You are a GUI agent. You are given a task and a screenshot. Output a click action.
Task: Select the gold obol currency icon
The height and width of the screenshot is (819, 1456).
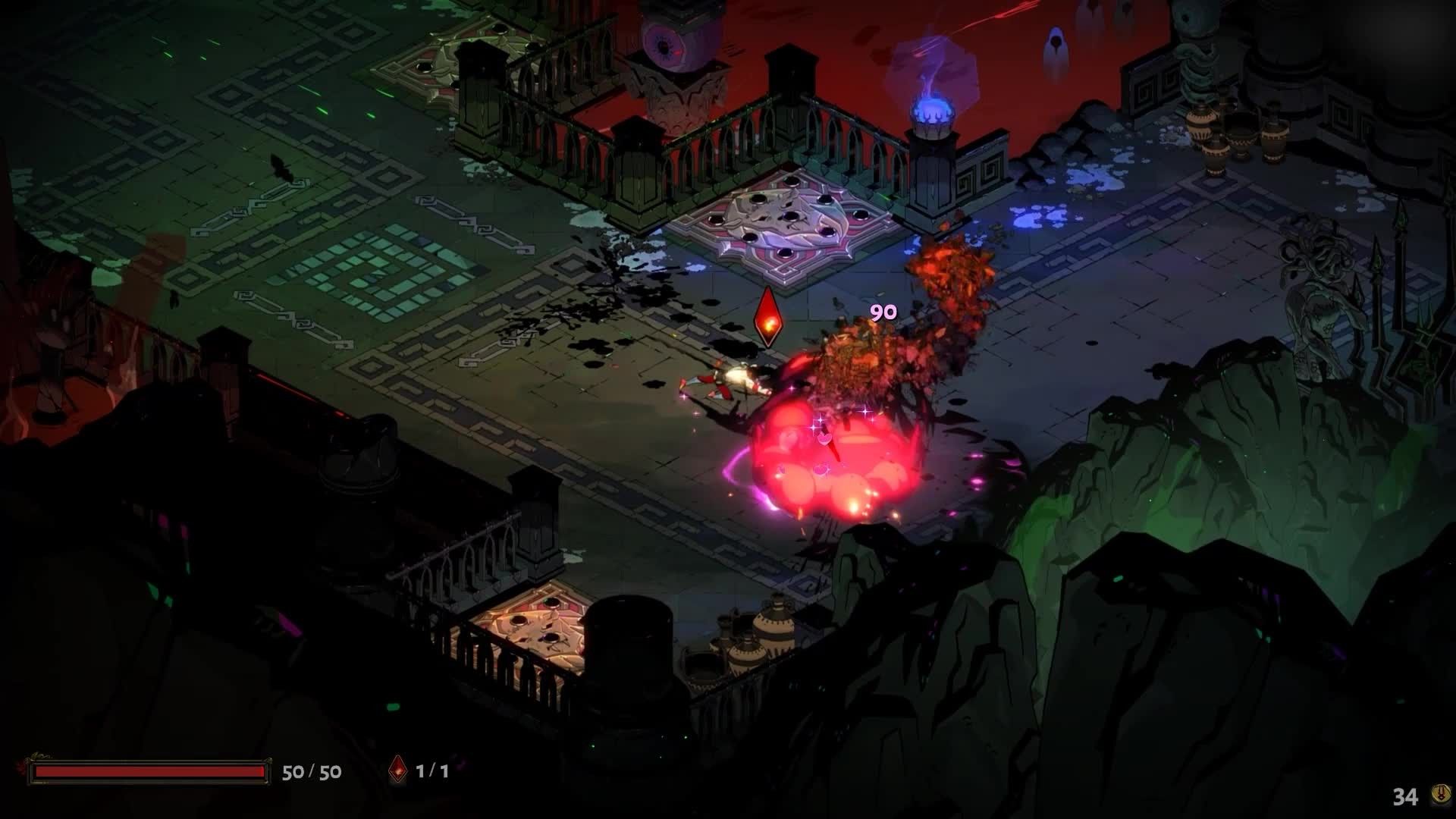(1436, 795)
